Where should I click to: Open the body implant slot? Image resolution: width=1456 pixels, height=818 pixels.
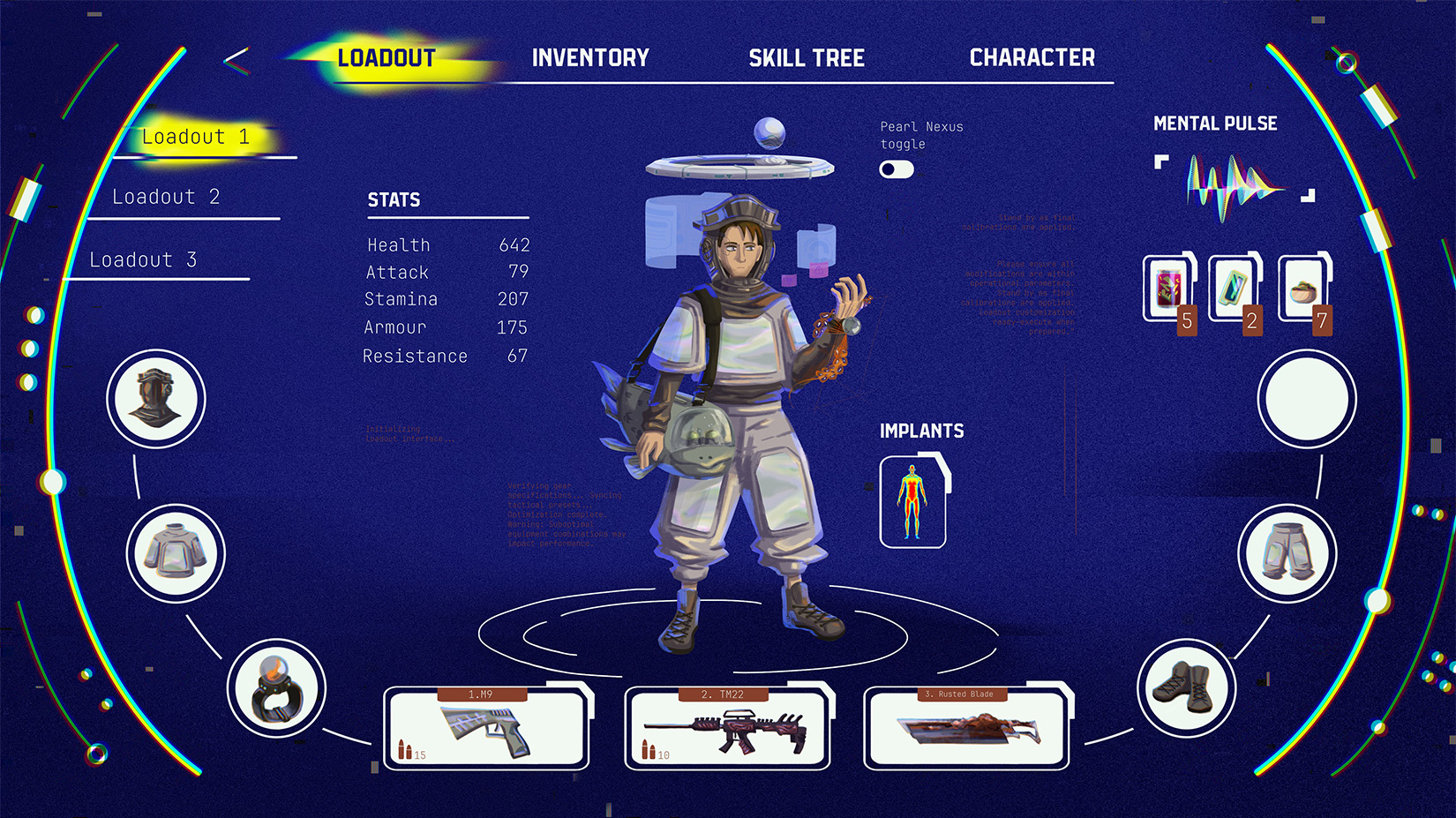(912, 502)
